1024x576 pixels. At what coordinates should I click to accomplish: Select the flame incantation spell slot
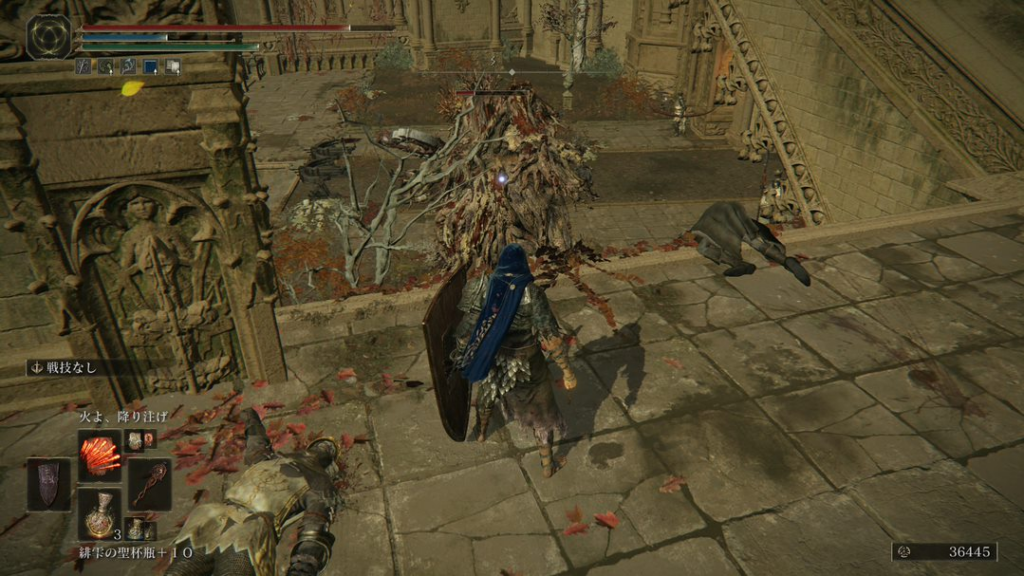pos(100,456)
